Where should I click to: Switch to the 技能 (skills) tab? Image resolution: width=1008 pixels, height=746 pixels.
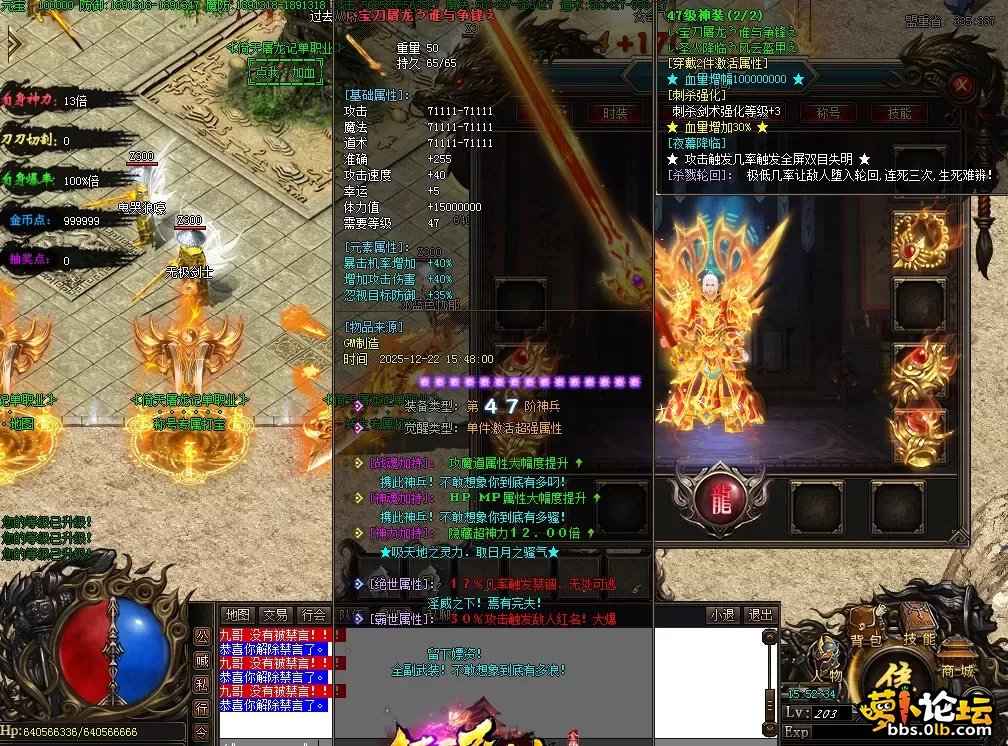[x=899, y=113]
